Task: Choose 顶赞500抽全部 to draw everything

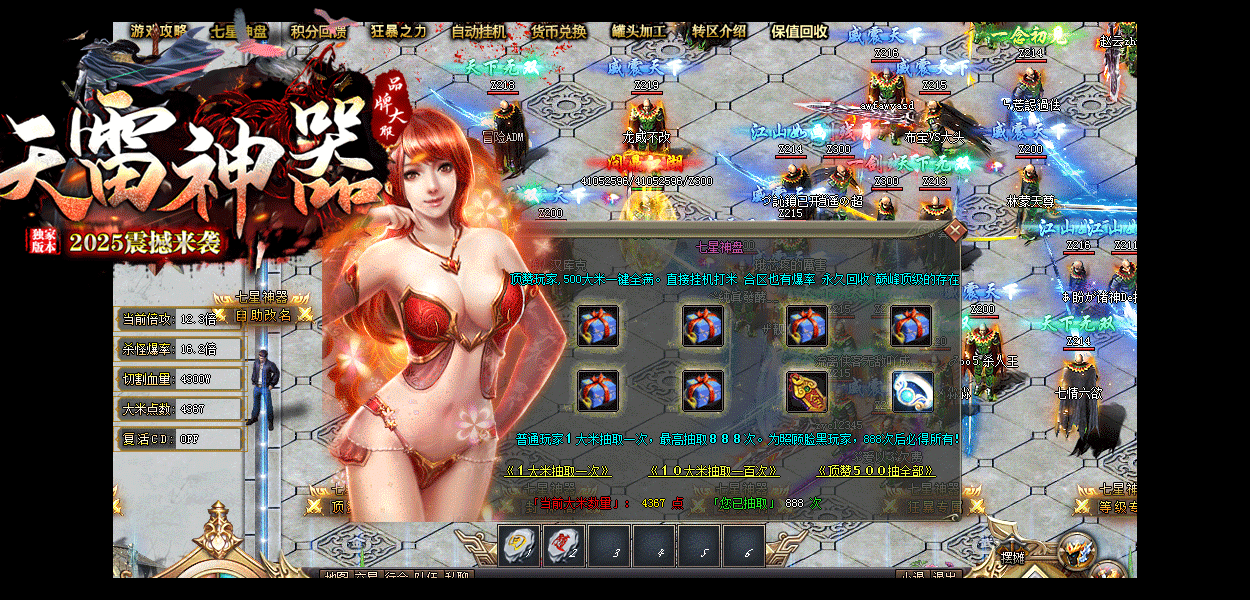Action: pos(876,470)
